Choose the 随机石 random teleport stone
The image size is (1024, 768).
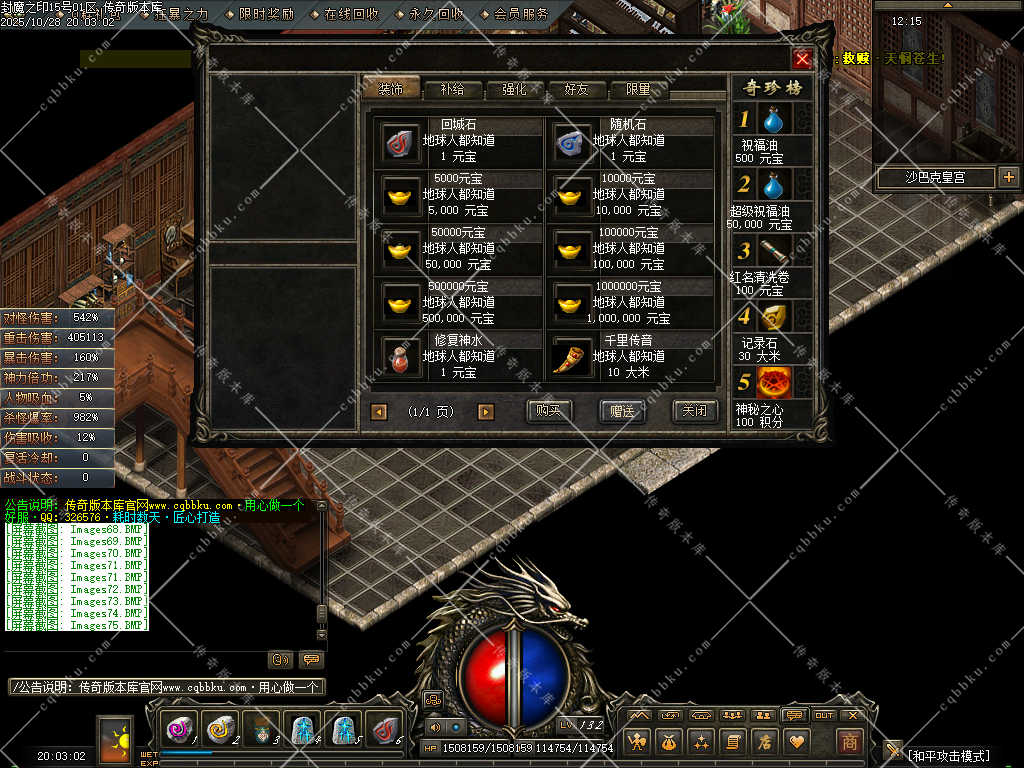pos(573,141)
